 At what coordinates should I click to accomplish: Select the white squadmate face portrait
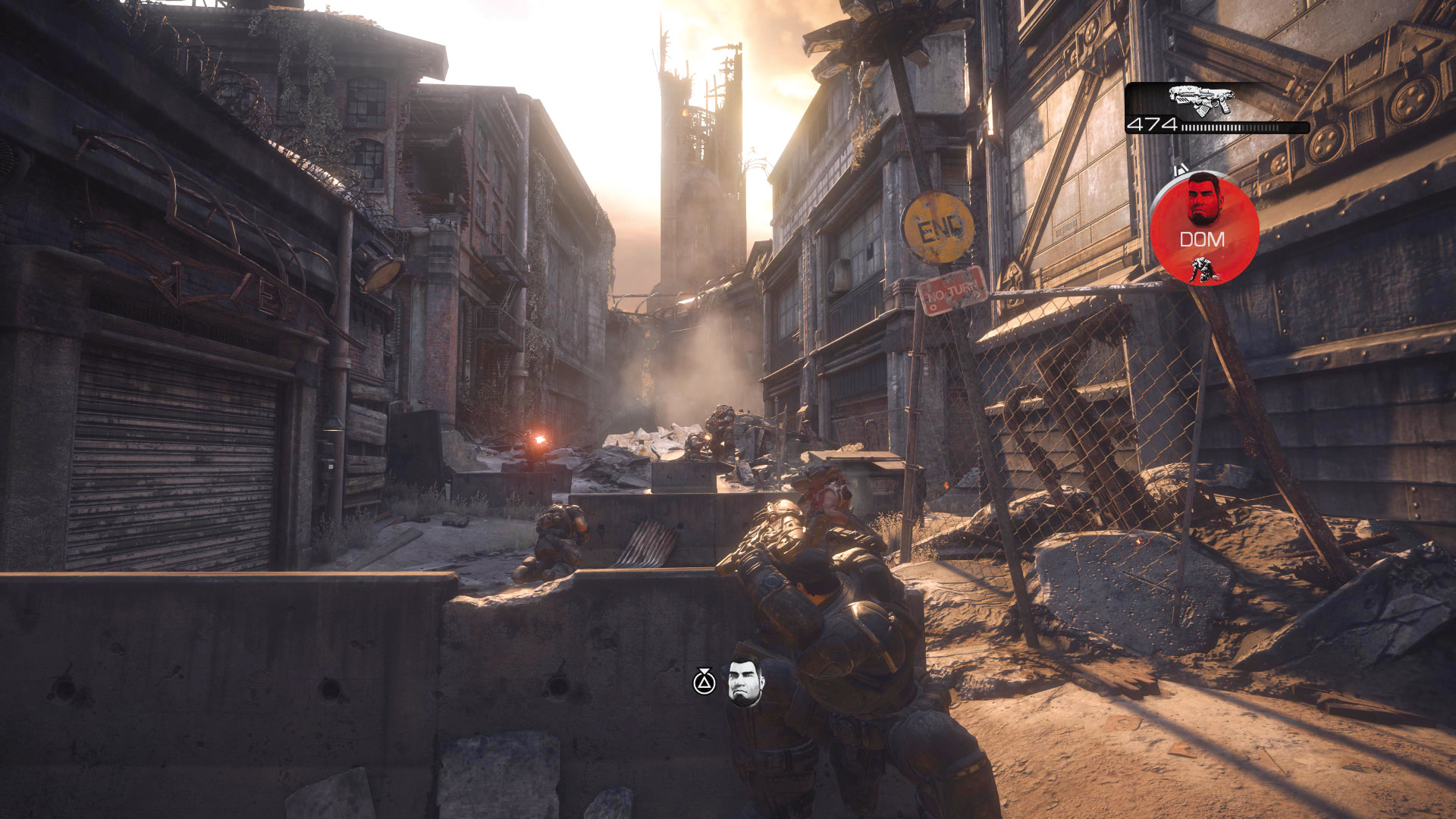point(745,682)
